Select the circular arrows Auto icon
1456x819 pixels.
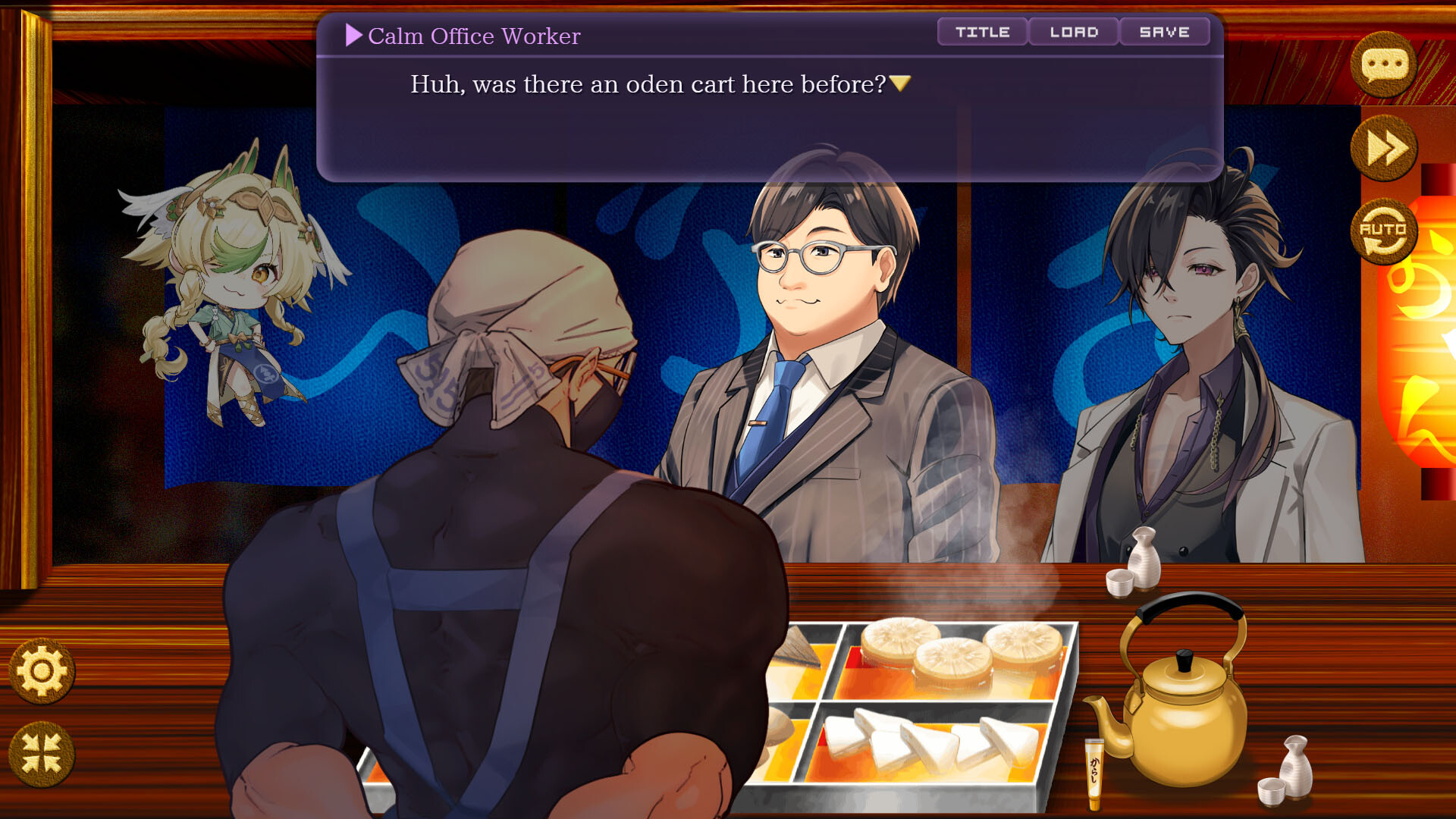point(1385,231)
